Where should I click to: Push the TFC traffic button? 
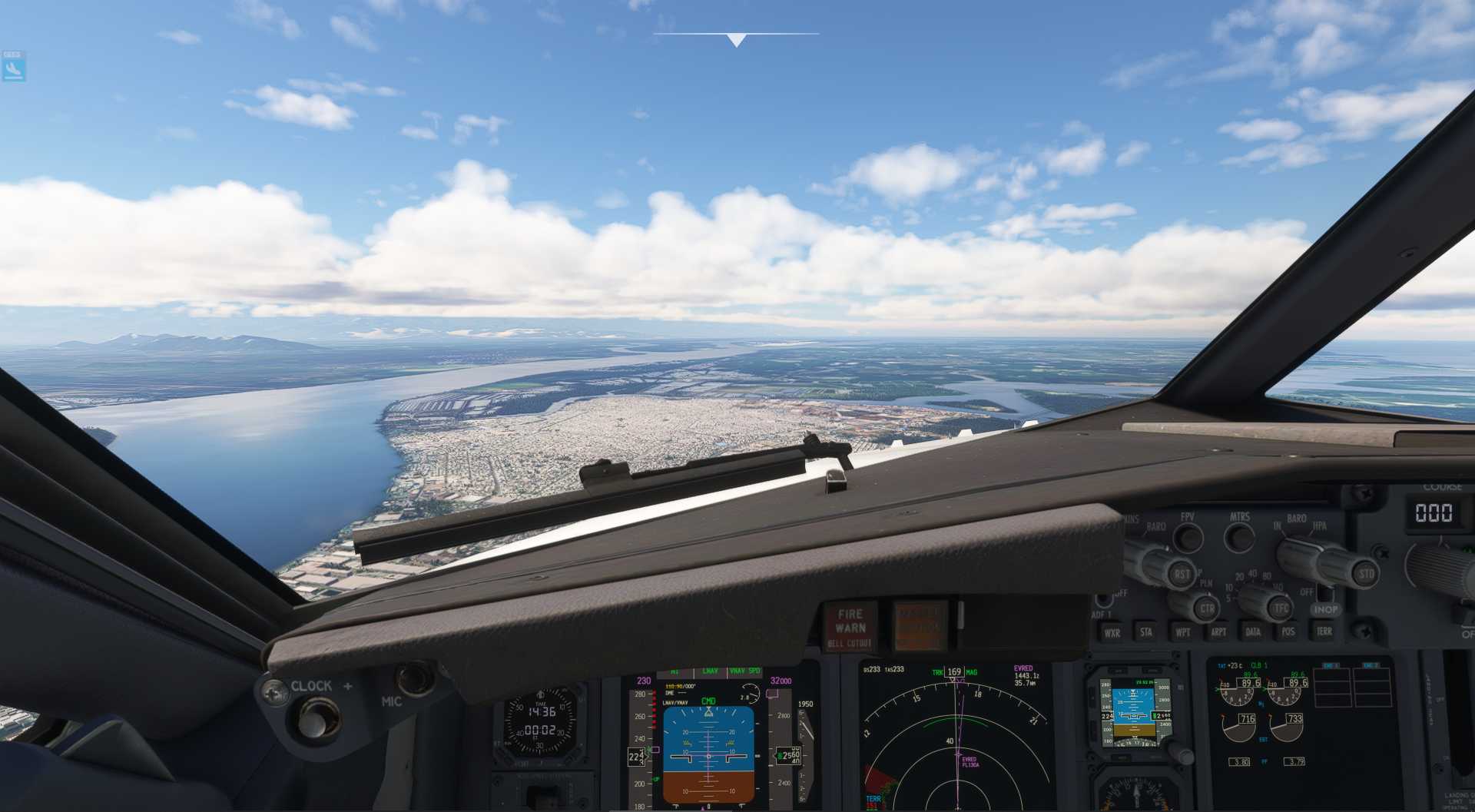click(1281, 608)
